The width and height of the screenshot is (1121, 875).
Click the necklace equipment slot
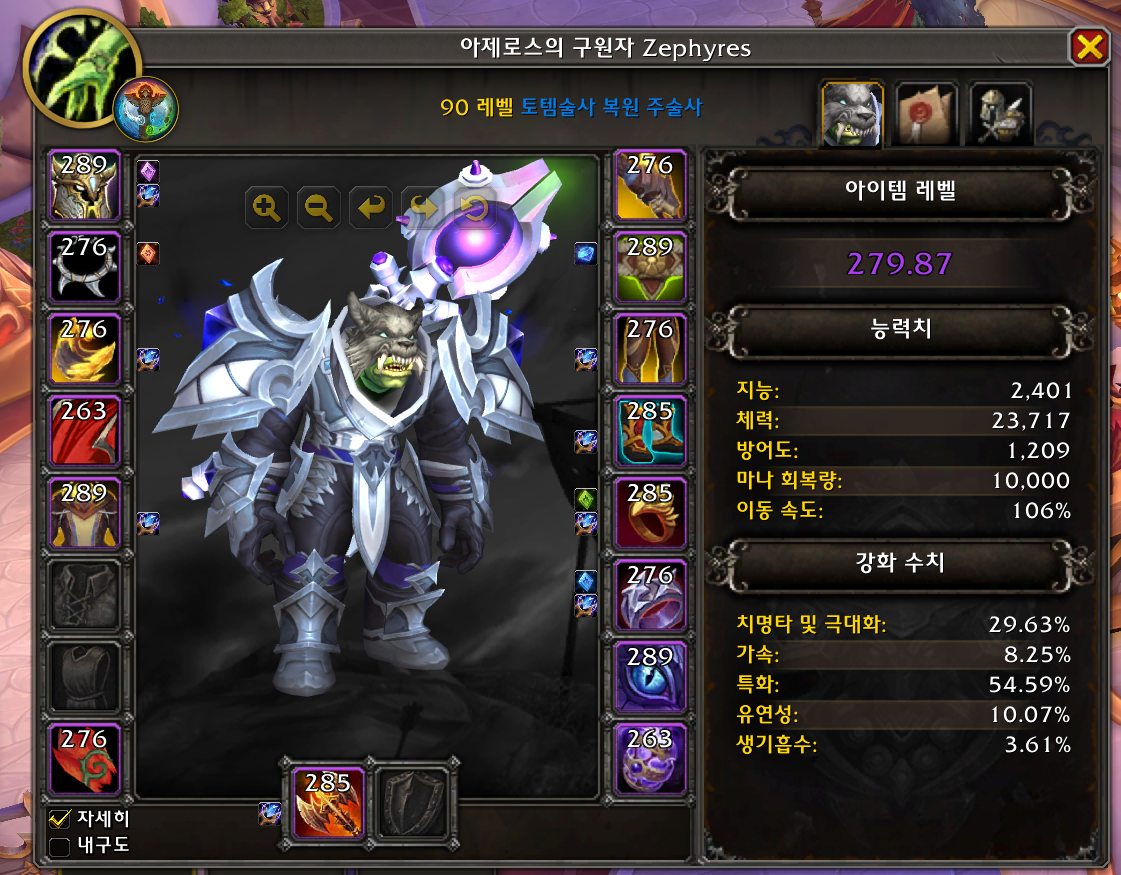(84, 267)
